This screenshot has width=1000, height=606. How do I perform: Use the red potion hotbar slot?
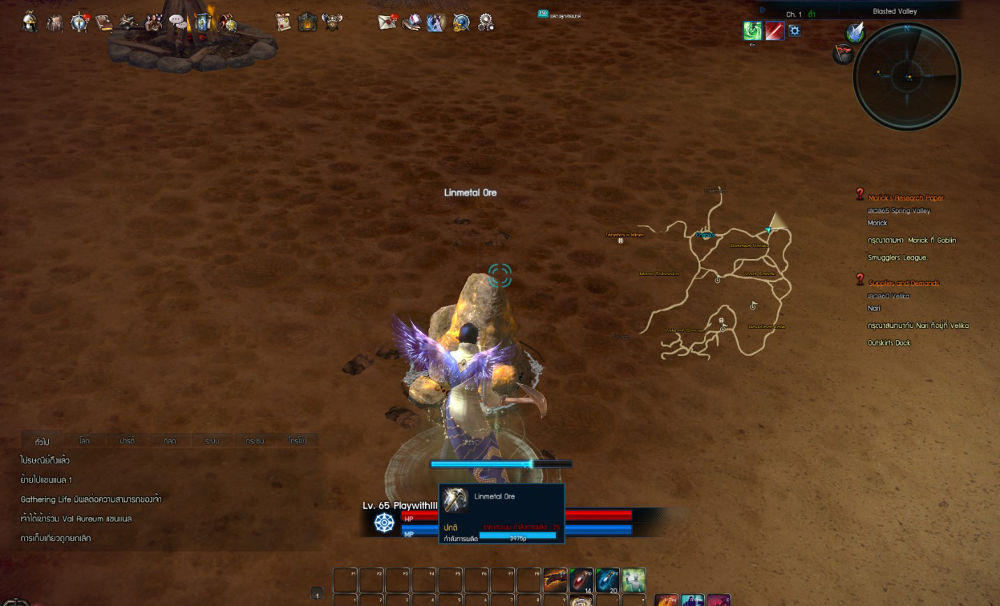click(582, 579)
